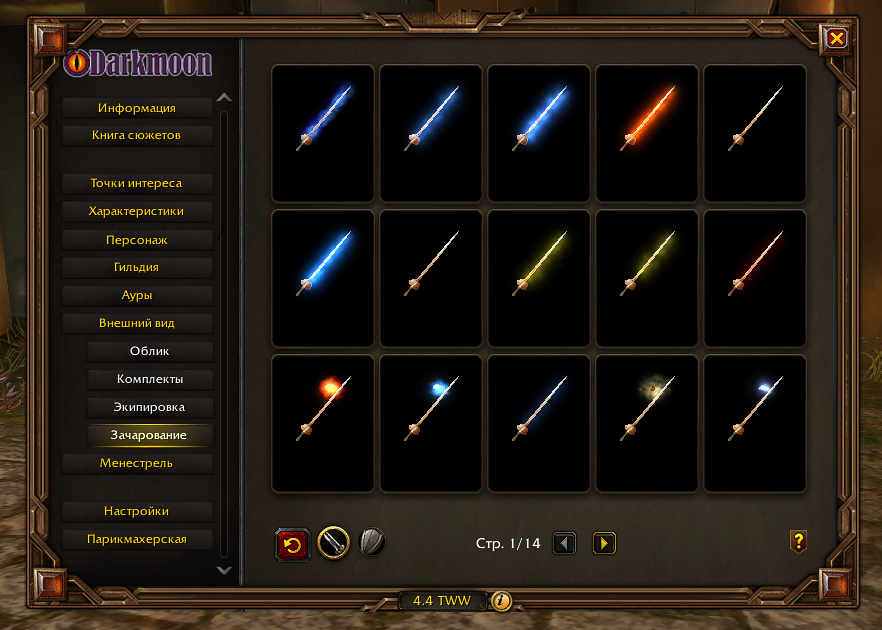Select the orange fire-glow sword enchant

pos(646,132)
